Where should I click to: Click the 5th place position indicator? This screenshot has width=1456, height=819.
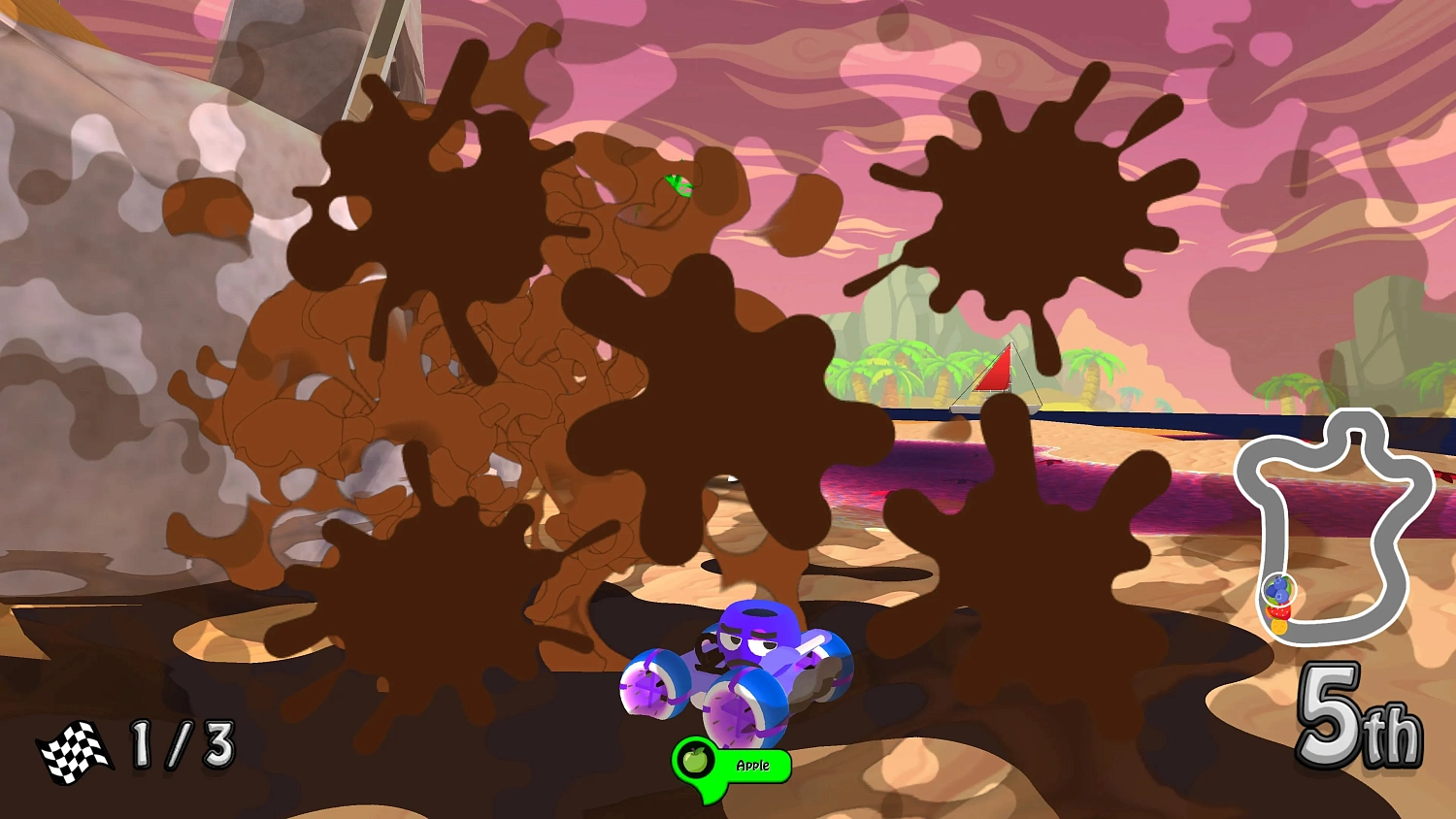coord(1361,723)
